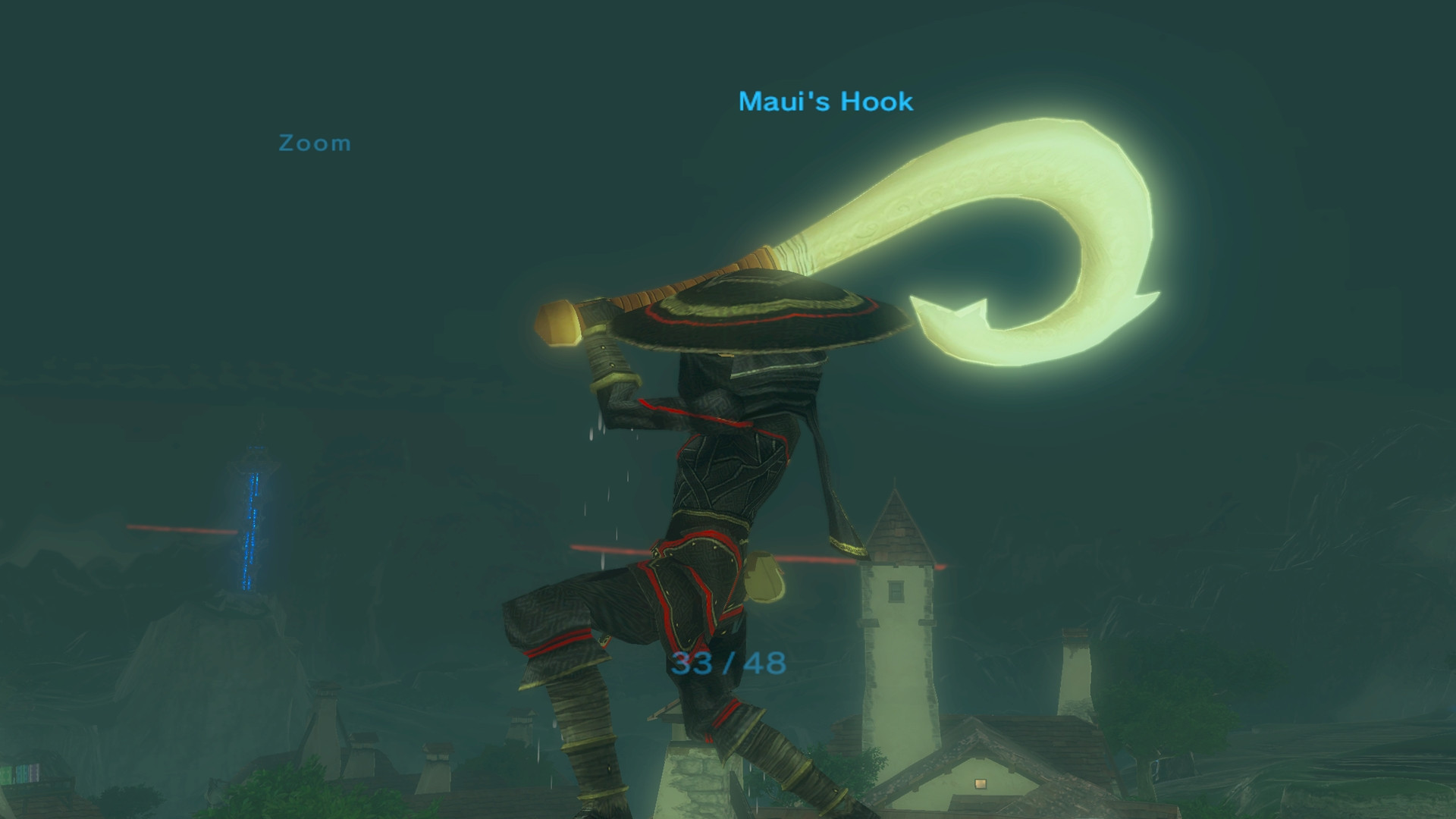
Task: Click the Maui's Hook name label
Action: click(x=825, y=101)
